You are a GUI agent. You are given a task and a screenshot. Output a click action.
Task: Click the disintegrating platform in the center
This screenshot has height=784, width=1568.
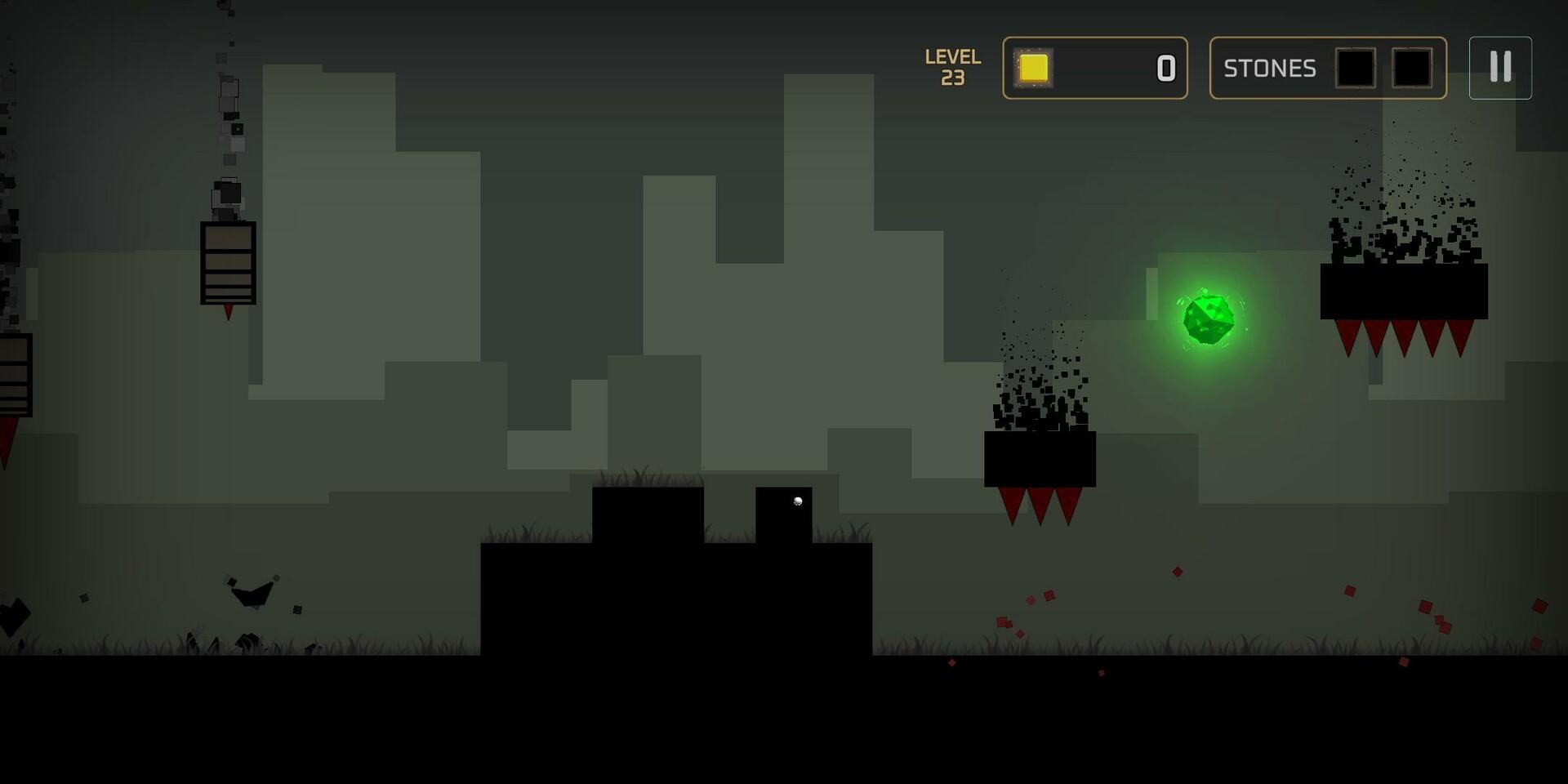click(x=1040, y=457)
